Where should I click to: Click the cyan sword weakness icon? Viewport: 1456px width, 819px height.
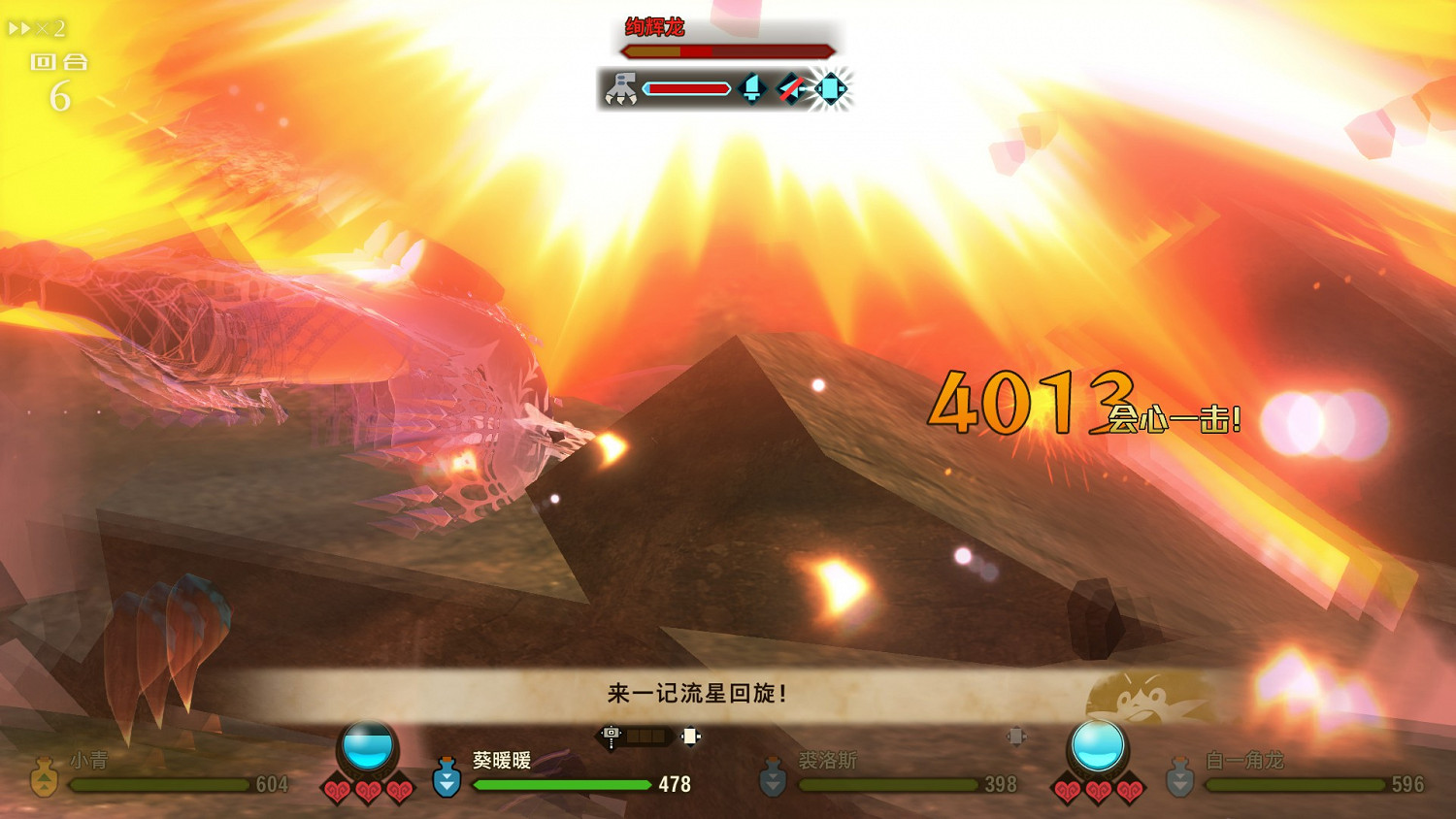[752, 88]
